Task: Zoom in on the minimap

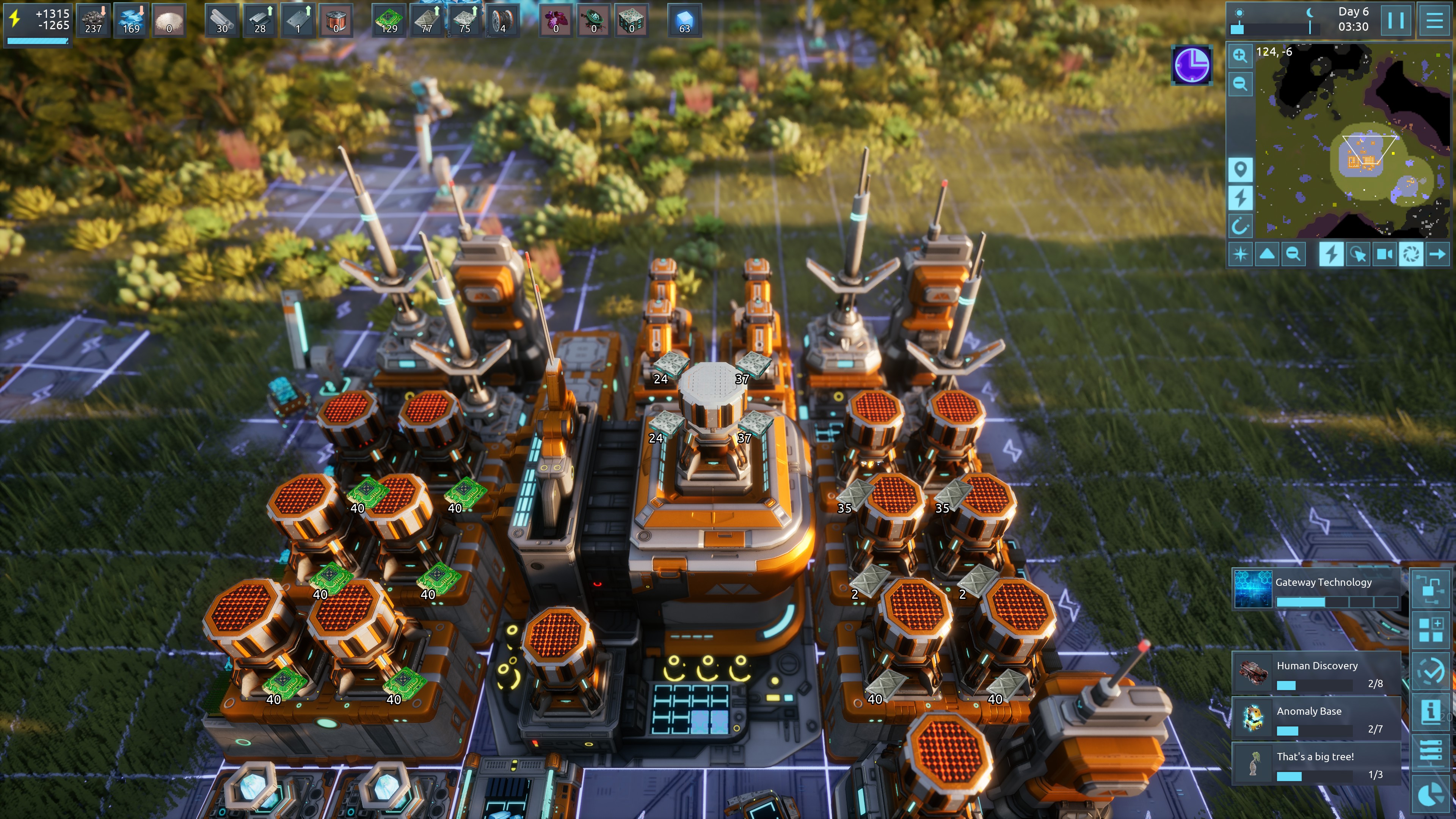Action: [1240, 55]
